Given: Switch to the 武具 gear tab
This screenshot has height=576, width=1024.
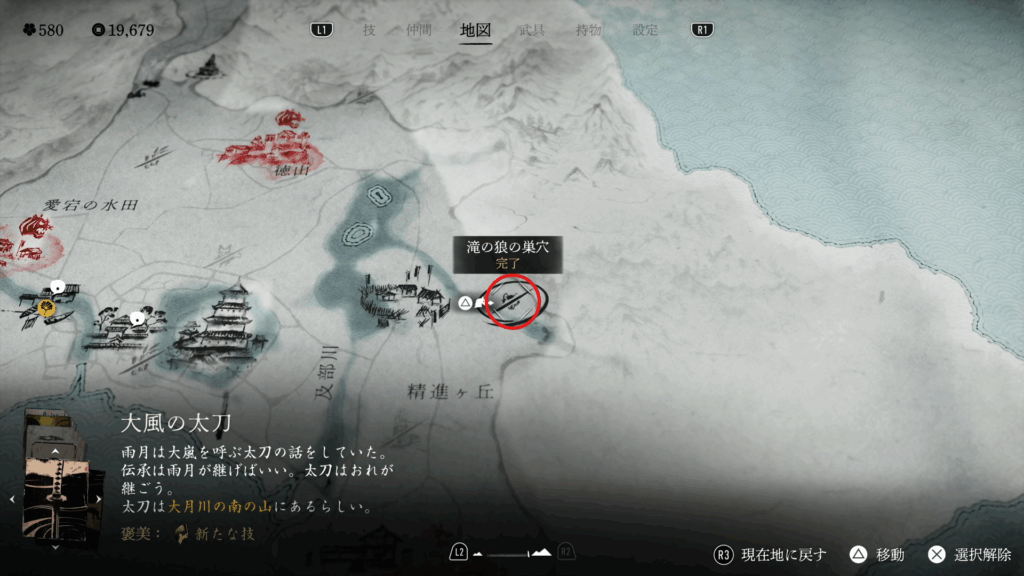Looking at the screenshot, I should coord(532,30).
